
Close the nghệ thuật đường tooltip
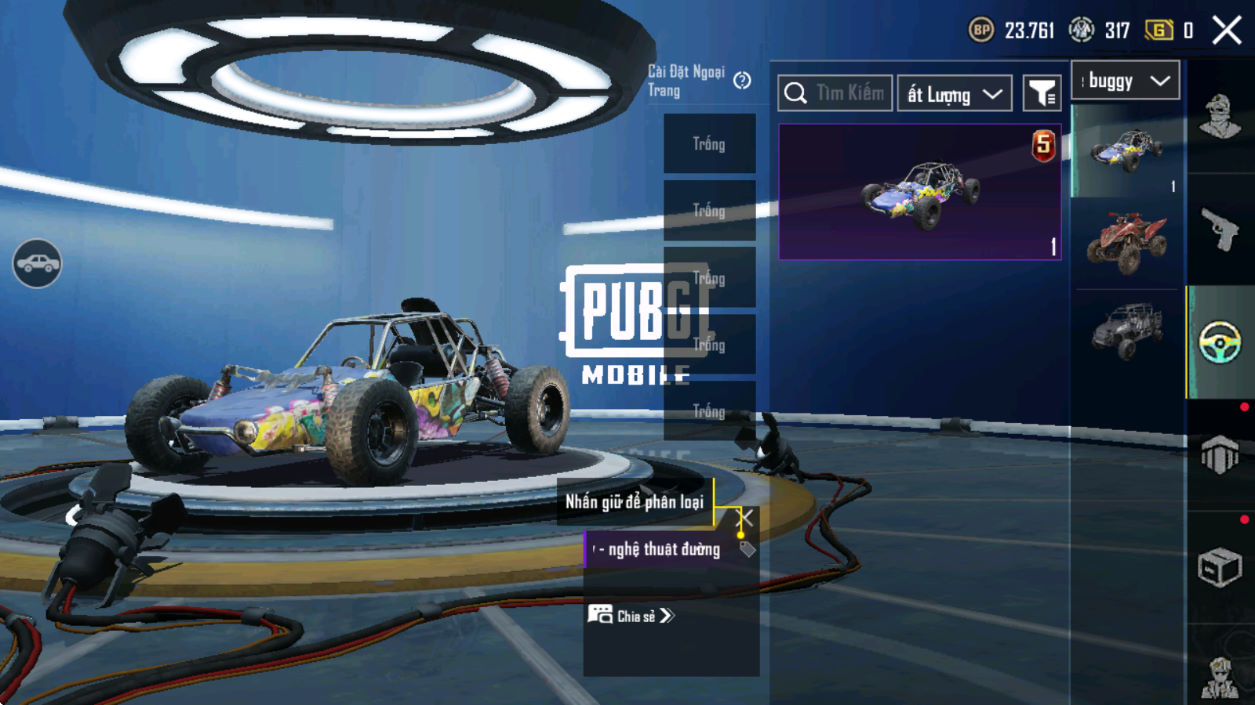746,517
